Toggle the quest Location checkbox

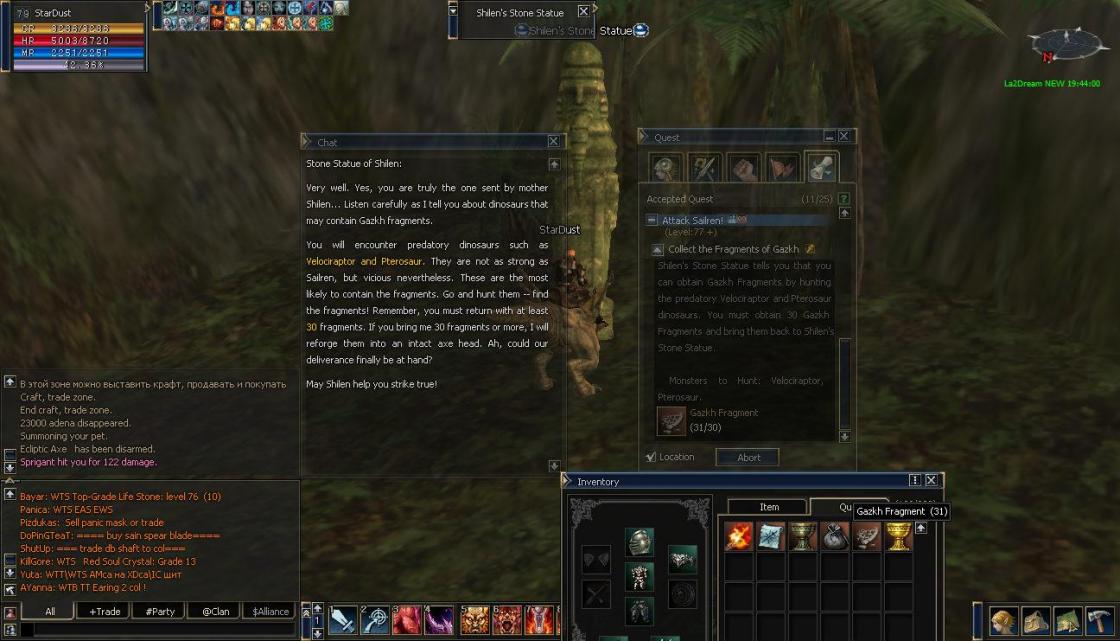[x=651, y=457]
